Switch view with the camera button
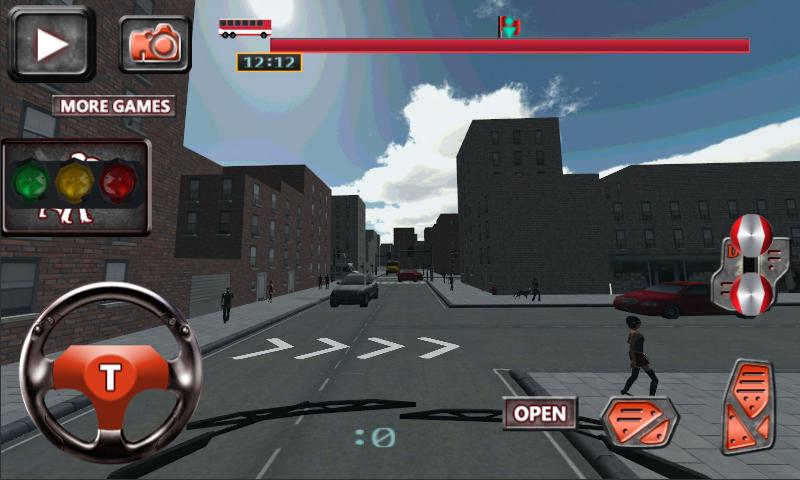800x480 pixels. [155, 43]
